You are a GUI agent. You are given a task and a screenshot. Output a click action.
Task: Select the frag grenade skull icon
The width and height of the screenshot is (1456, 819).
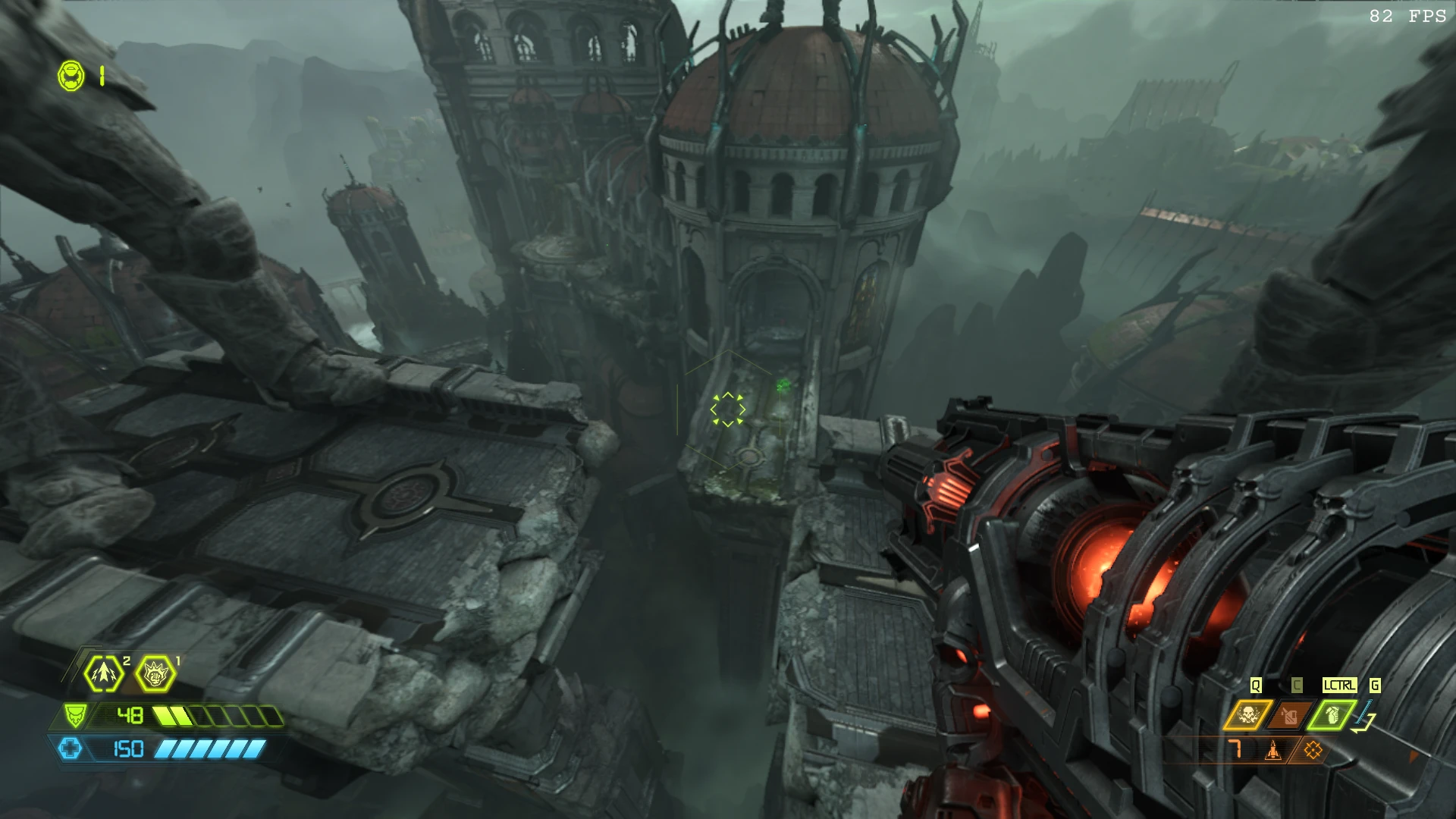[x=1250, y=714]
